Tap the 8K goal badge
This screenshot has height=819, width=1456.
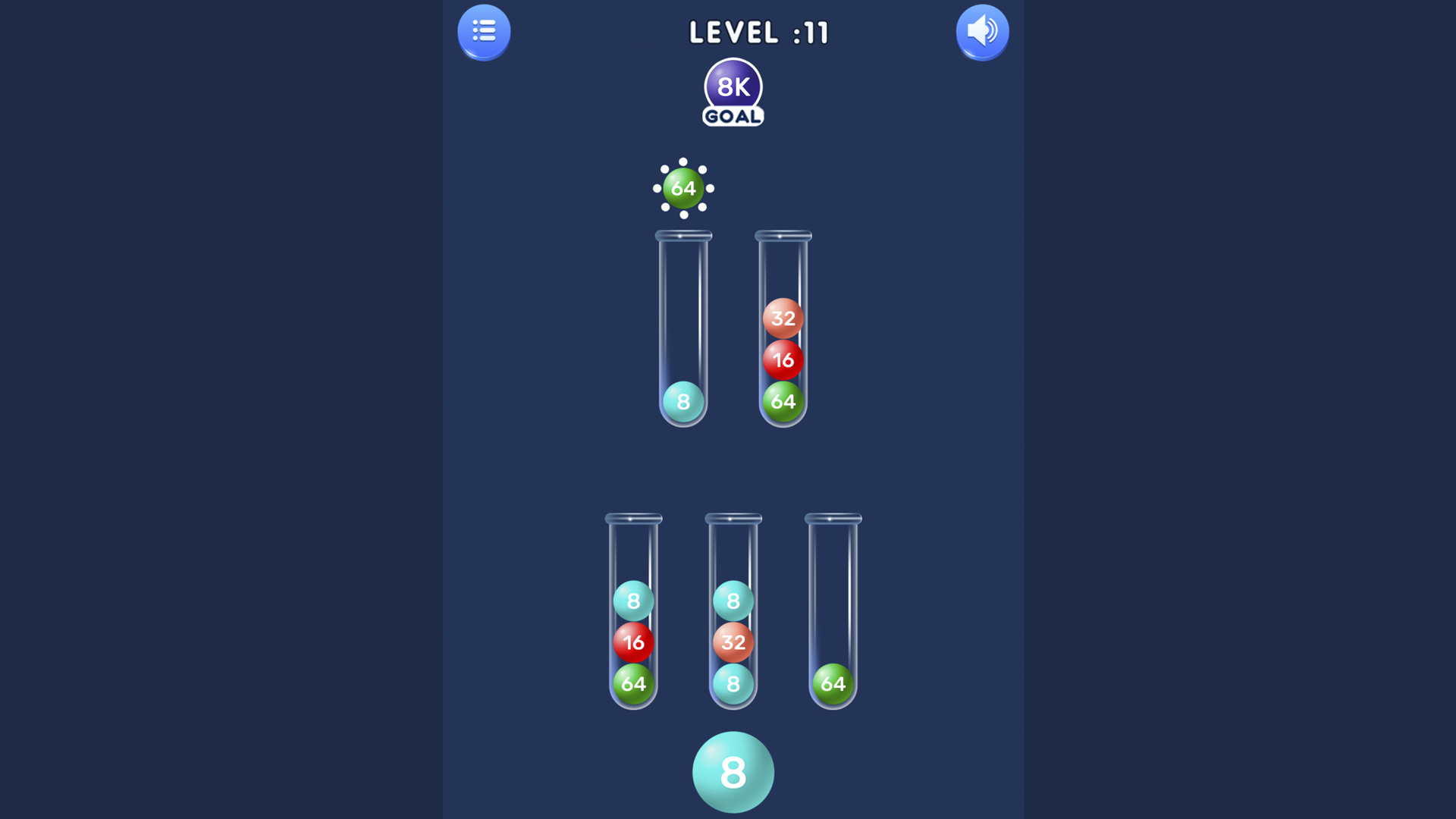(732, 87)
